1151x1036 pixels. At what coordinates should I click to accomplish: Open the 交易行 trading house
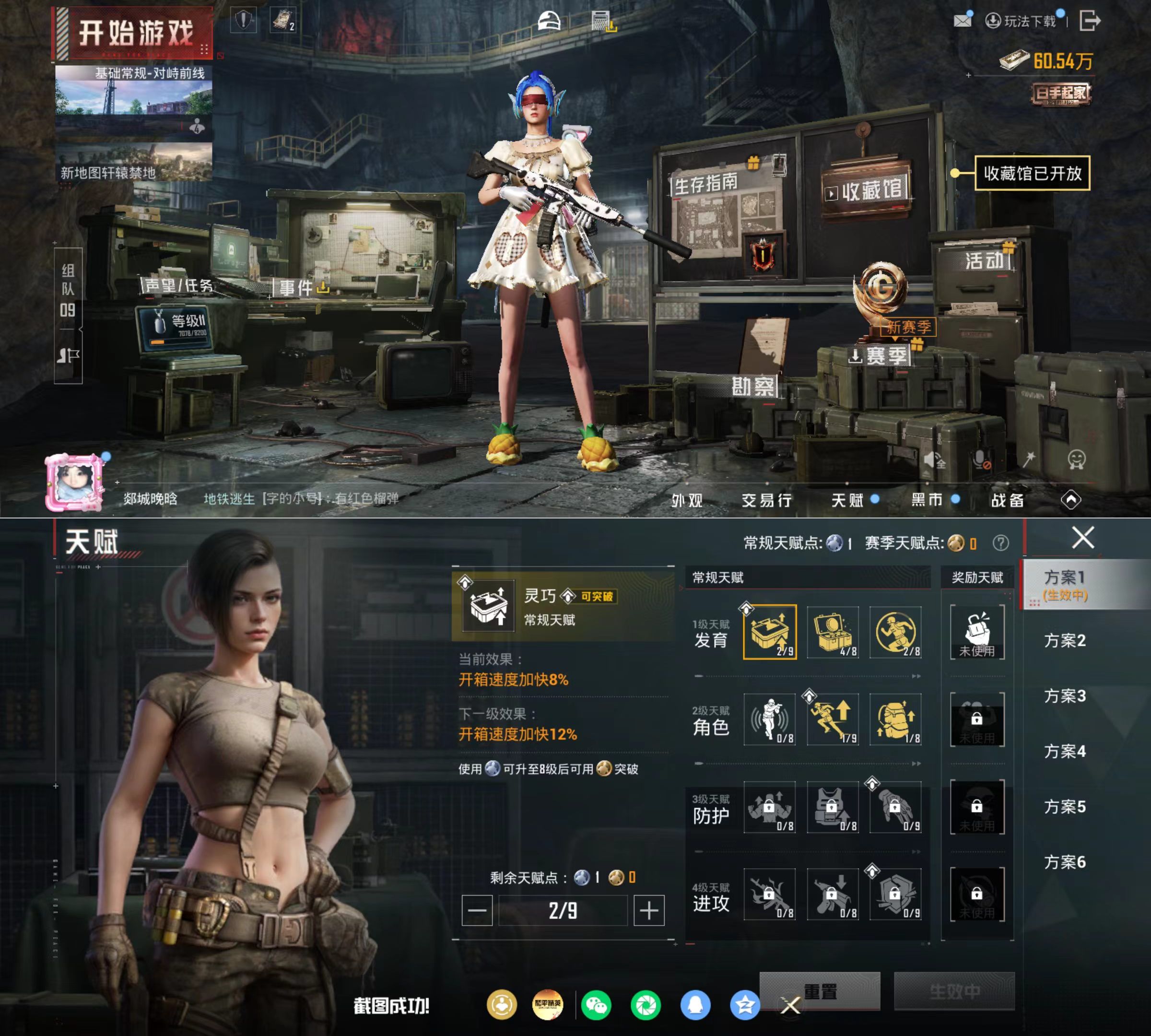pos(766,500)
